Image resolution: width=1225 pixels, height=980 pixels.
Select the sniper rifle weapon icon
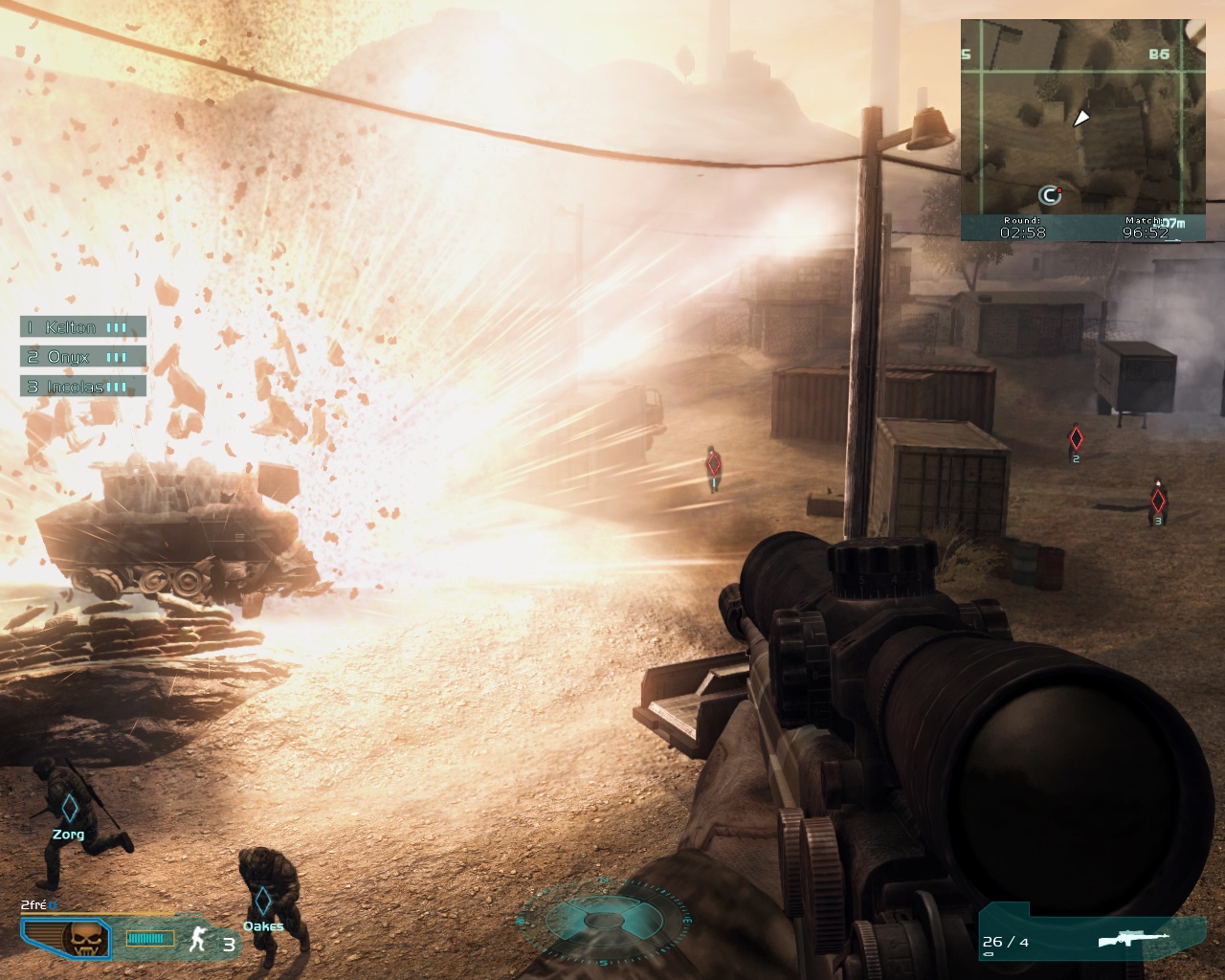(1135, 939)
